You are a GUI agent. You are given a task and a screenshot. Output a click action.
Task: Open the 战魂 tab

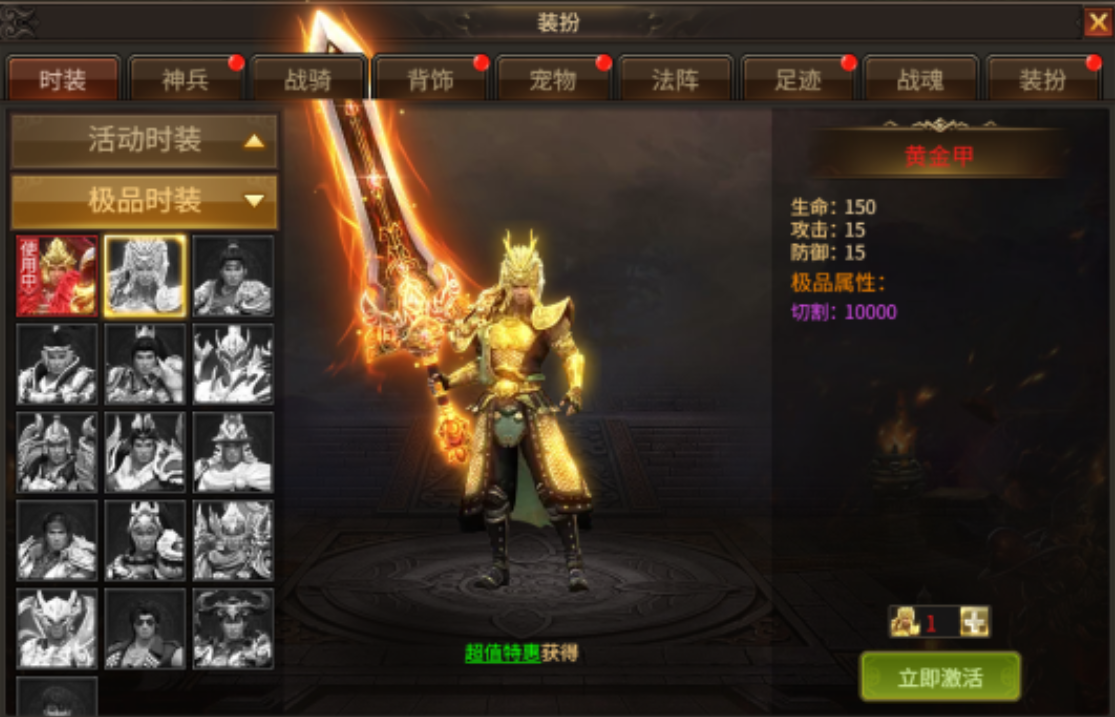pyautogui.click(x=920, y=80)
